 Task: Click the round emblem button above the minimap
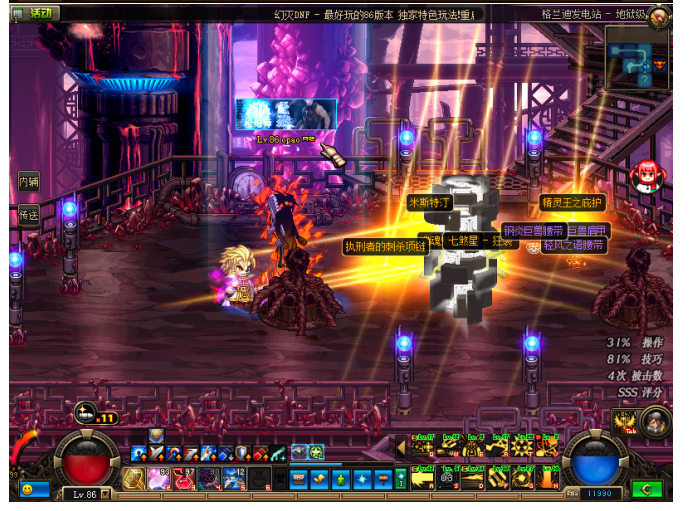659,17
